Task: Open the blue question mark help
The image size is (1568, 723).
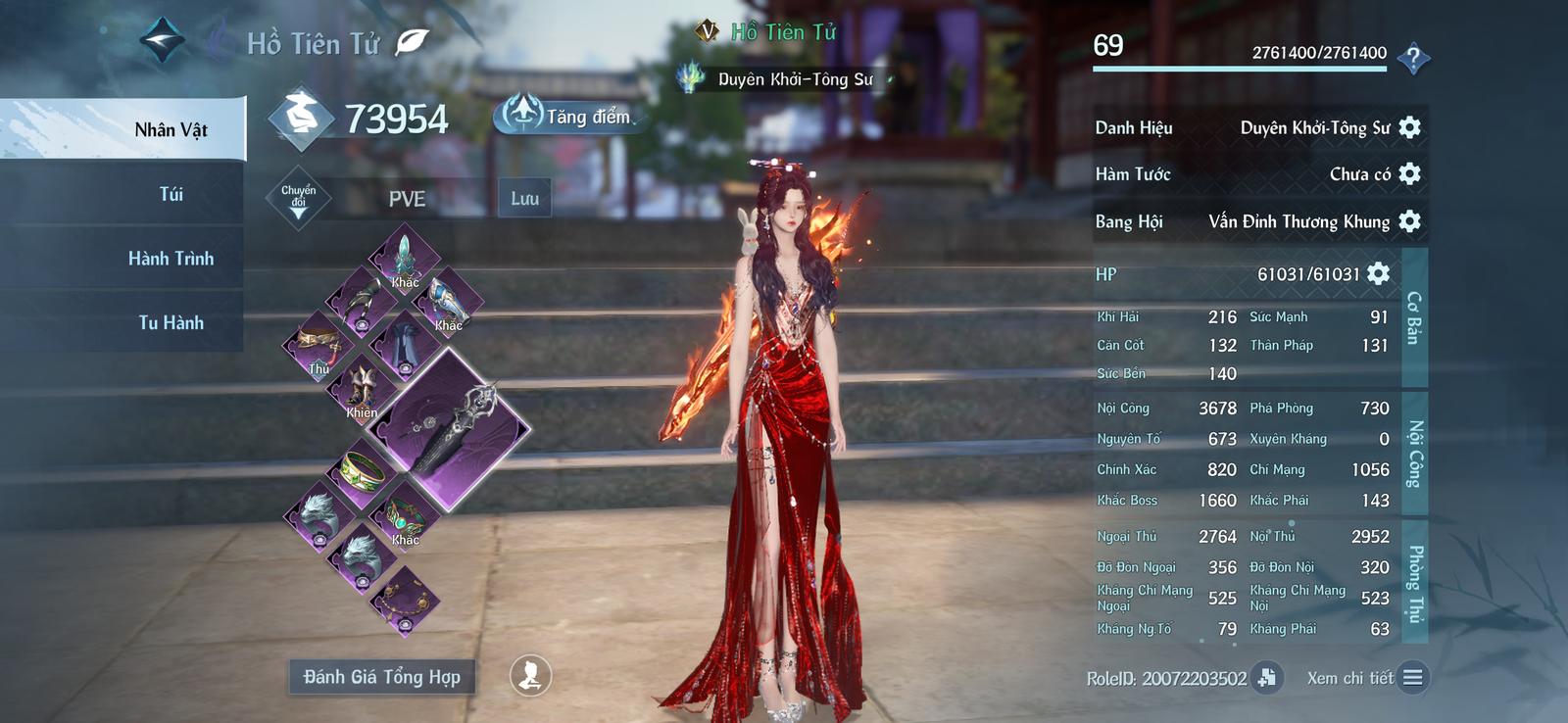Action: [1412, 59]
